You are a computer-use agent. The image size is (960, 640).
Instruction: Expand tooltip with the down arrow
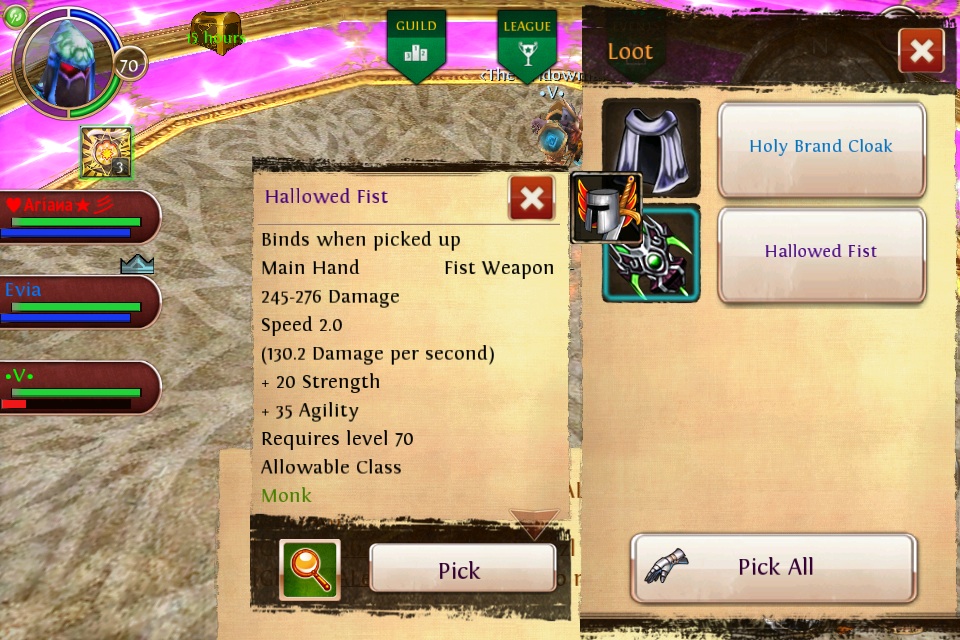point(534,523)
